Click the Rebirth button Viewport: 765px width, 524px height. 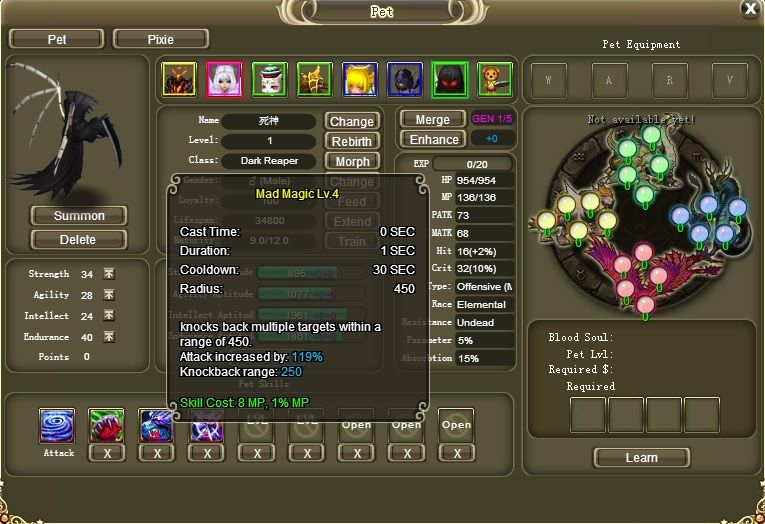[352, 142]
